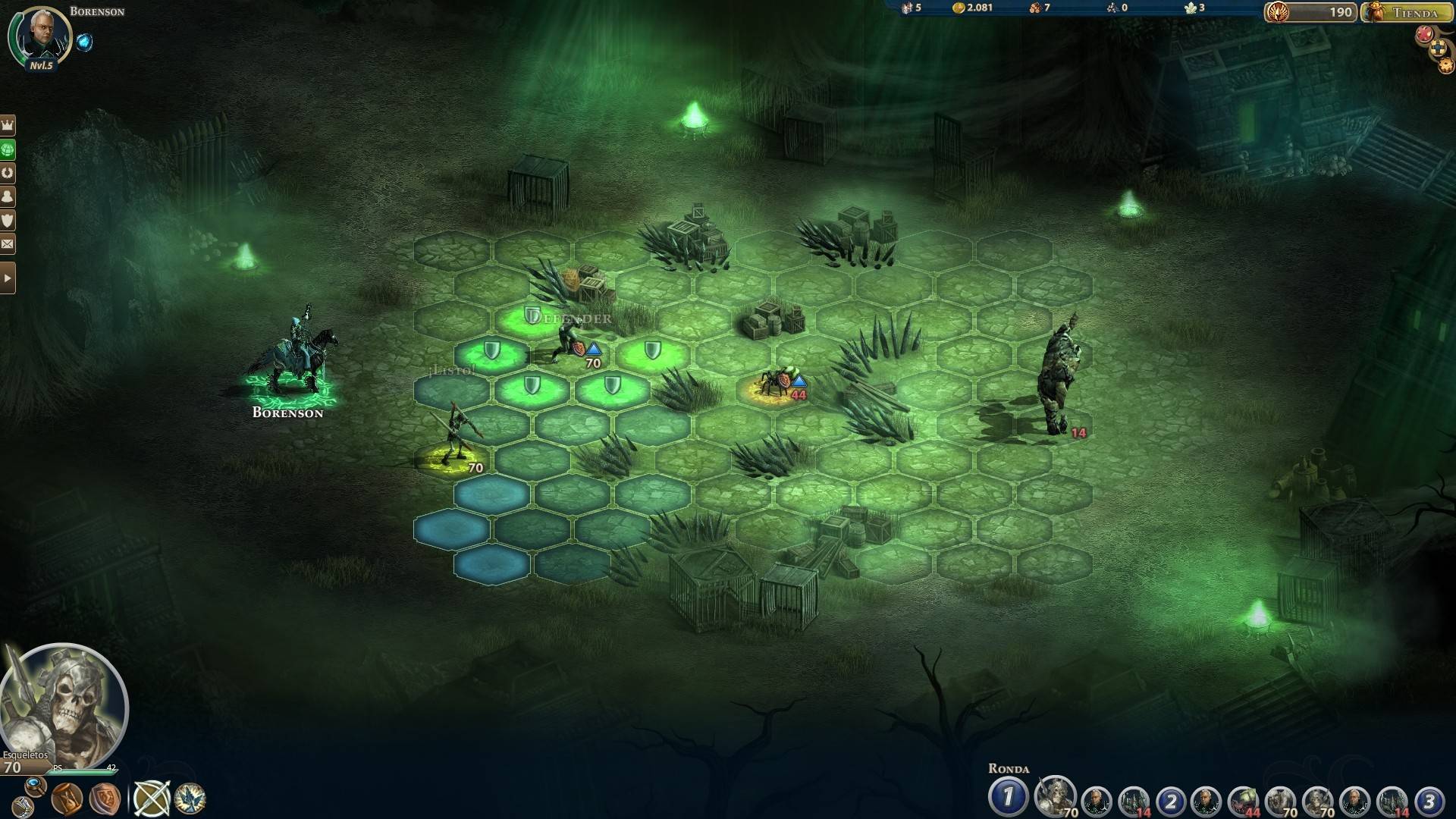Click the magnifying glass inspect button
Image resolution: width=1456 pixels, height=819 pixels.
[x=34, y=785]
